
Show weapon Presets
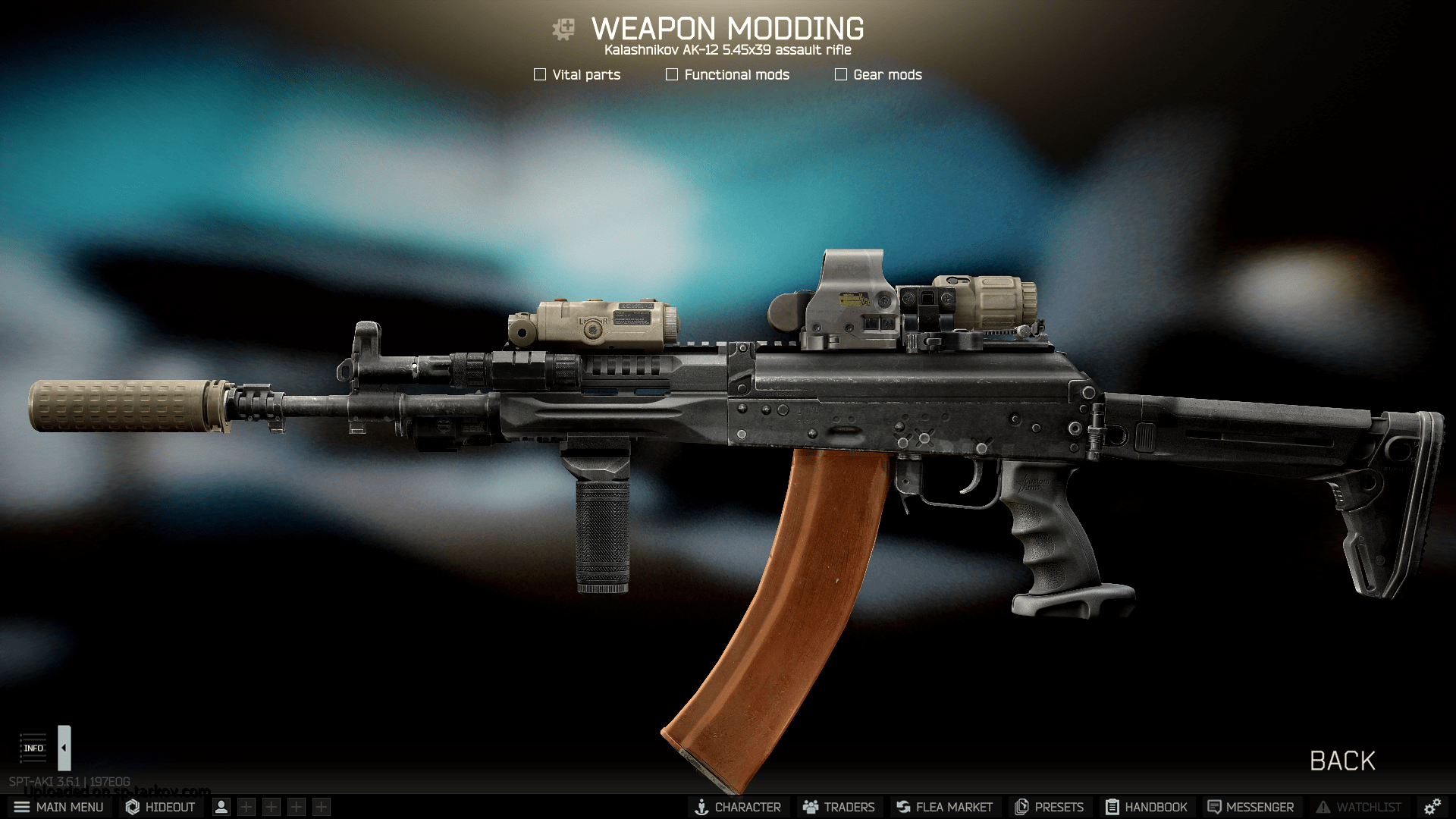click(x=1050, y=807)
